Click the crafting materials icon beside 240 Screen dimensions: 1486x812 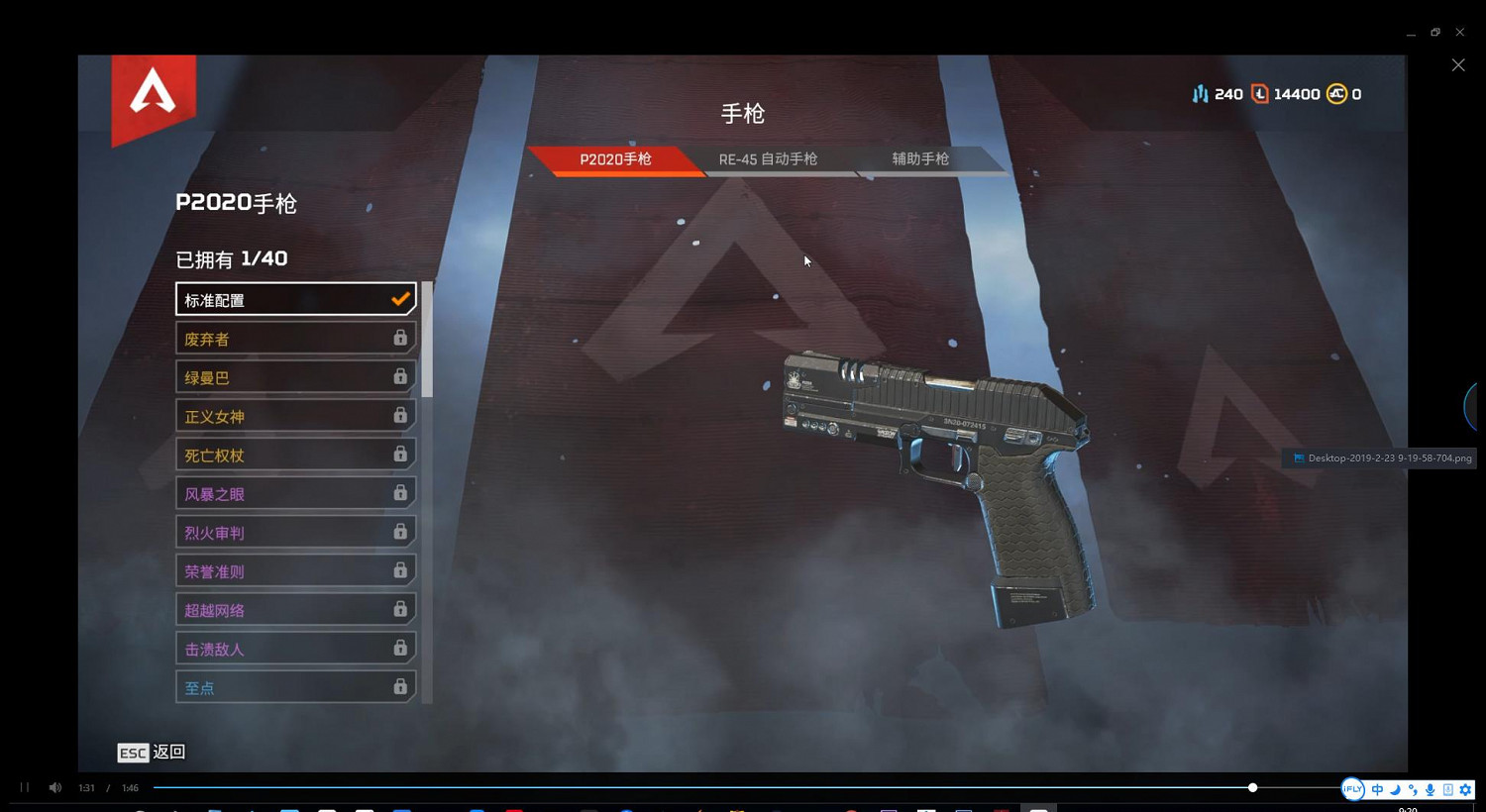click(1201, 93)
